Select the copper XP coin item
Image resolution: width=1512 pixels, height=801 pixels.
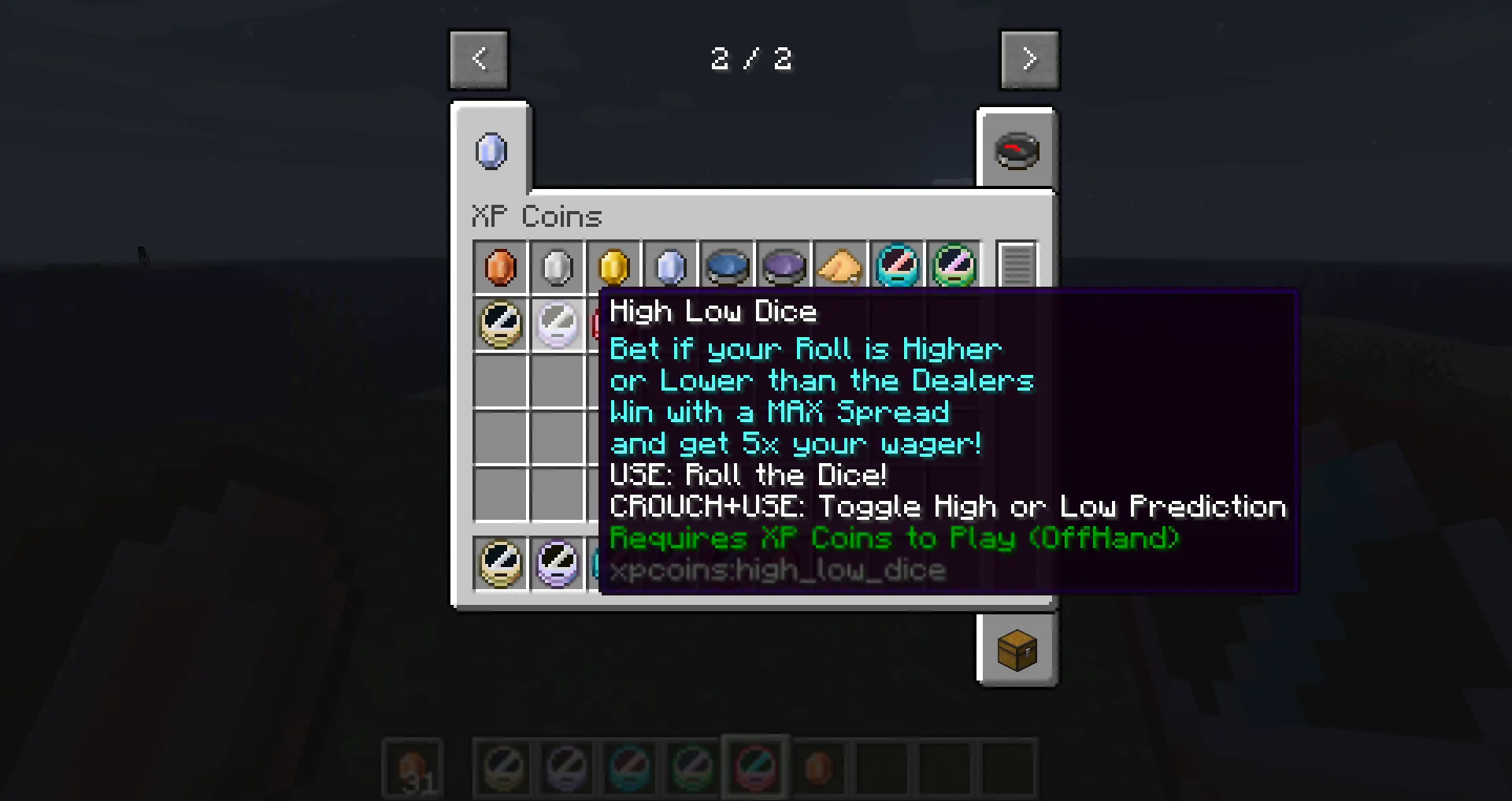click(x=500, y=266)
